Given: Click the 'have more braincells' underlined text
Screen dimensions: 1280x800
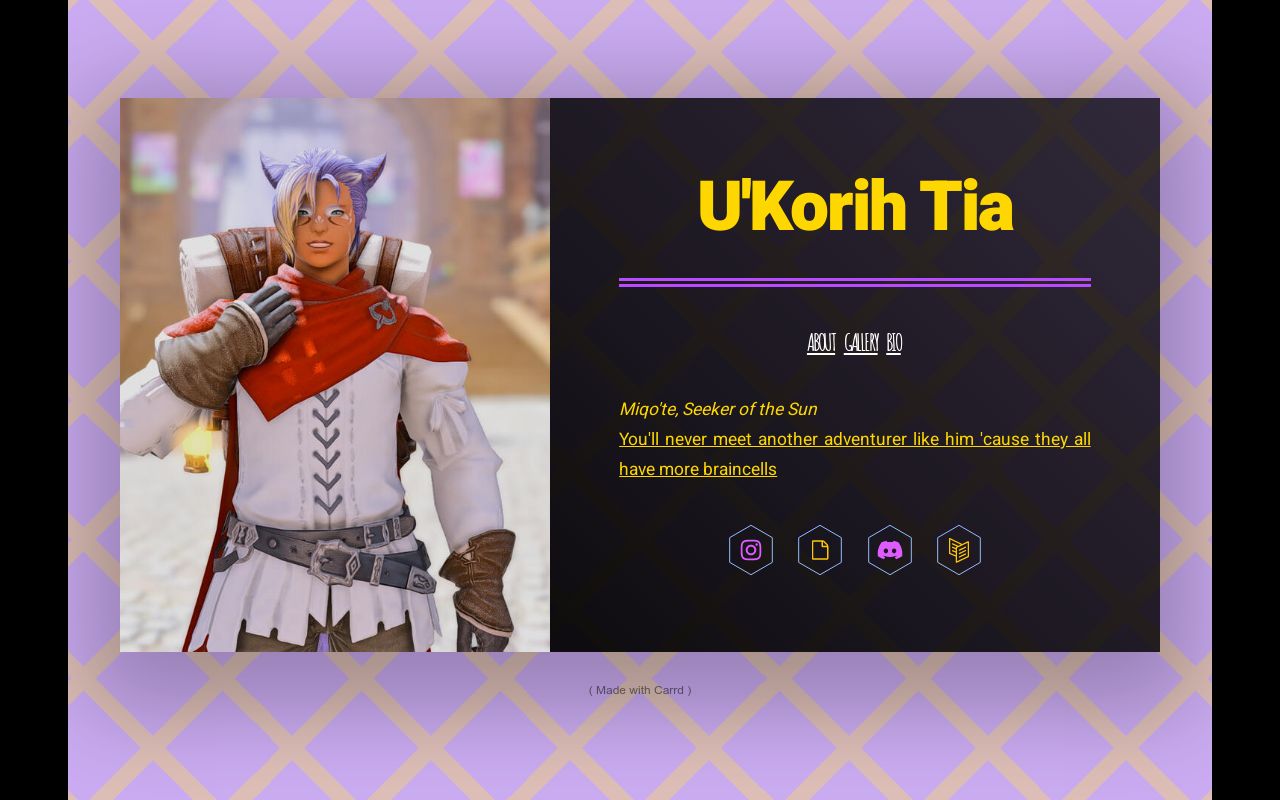Looking at the screenshot, I should point(697,468).
